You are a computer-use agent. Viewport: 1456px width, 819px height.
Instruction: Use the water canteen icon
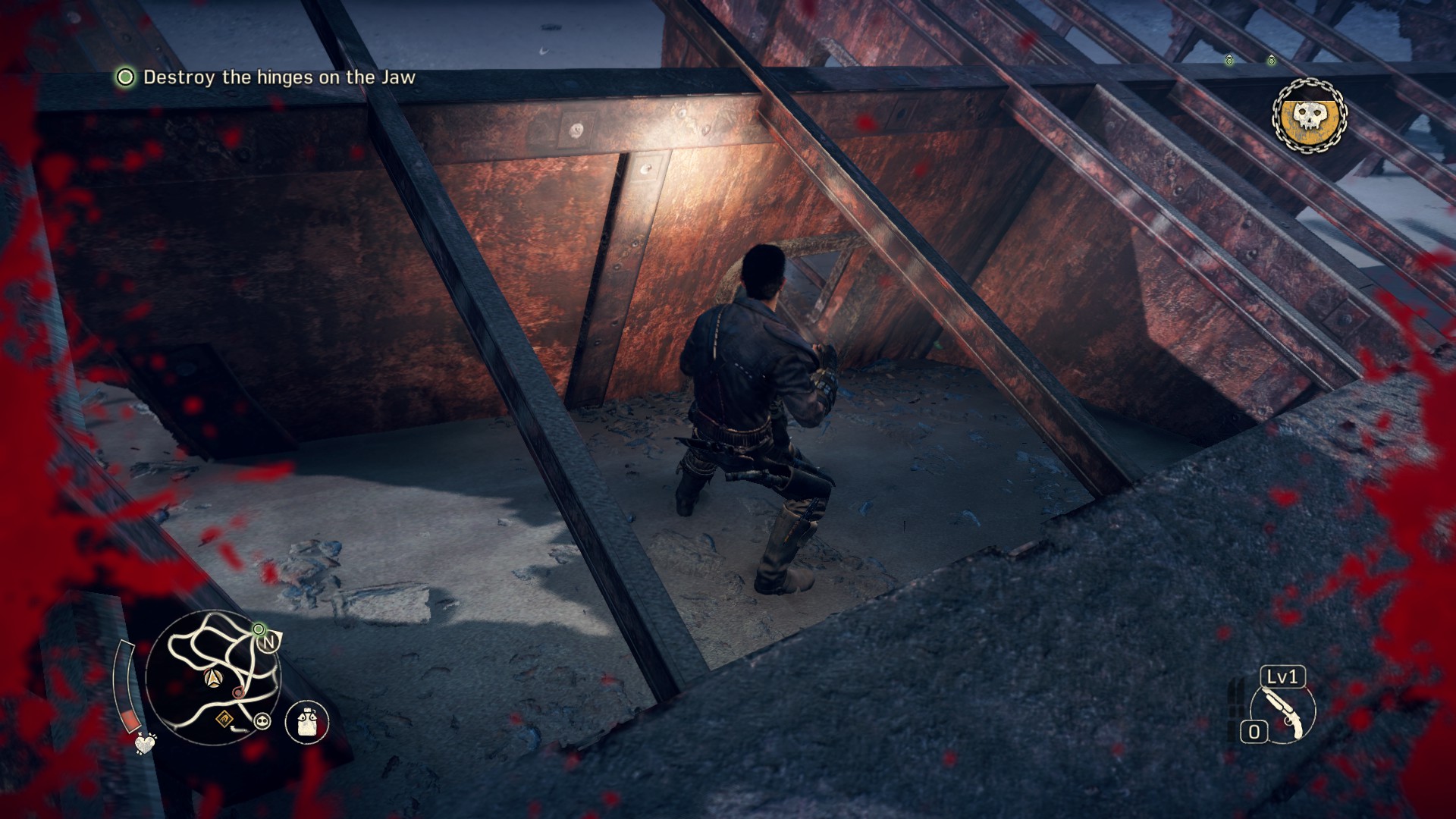tap(307, 722)
